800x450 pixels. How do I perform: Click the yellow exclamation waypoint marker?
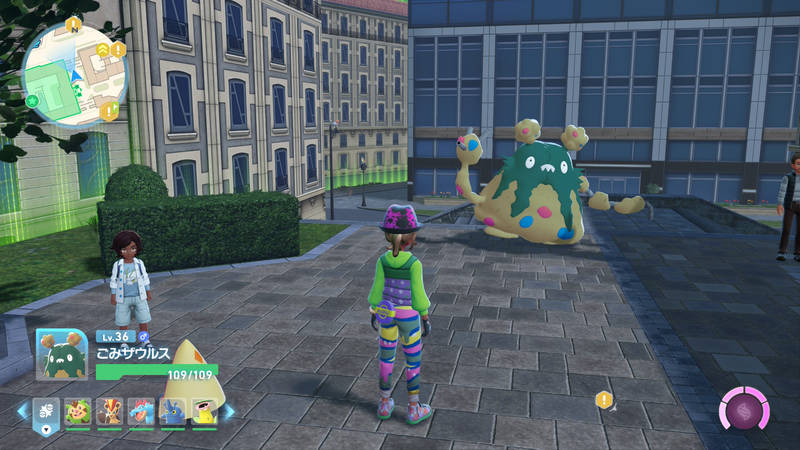(x=604, y=399)
